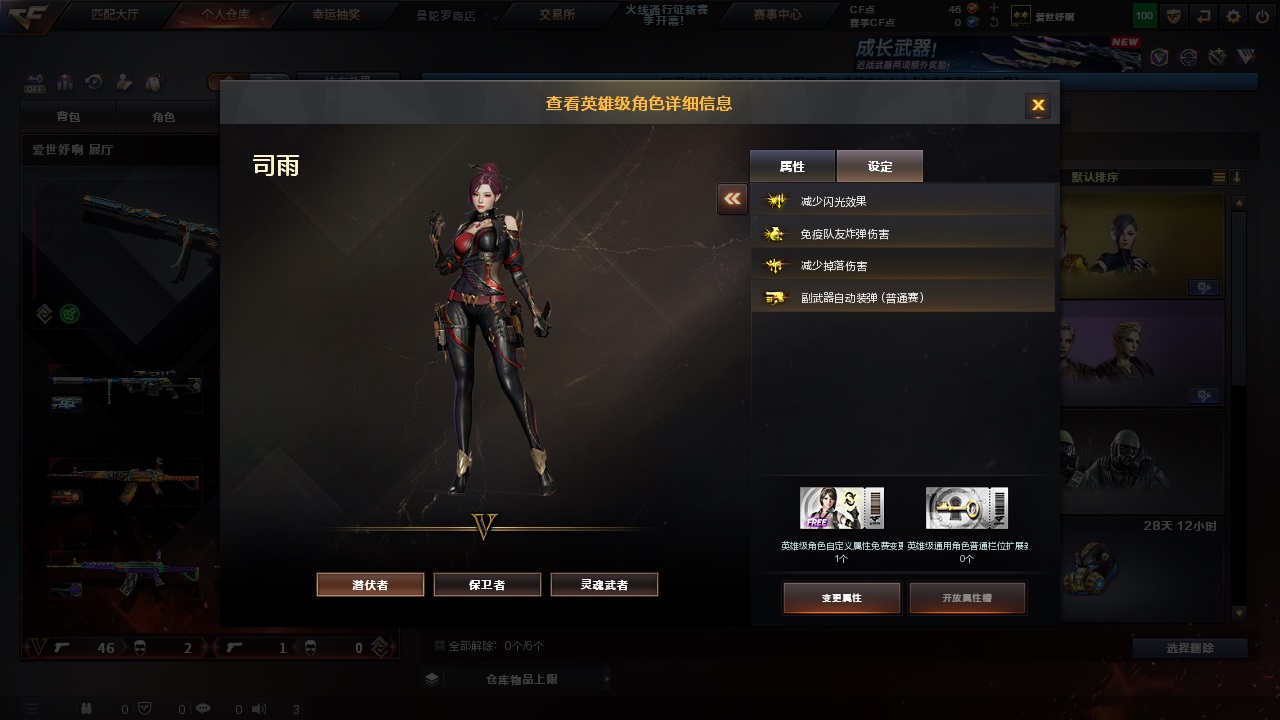Select the 免疫队友炸弹伤害 attribute row
The width and height of the screenshot is (1280, 720).
(x=903, y=234)
